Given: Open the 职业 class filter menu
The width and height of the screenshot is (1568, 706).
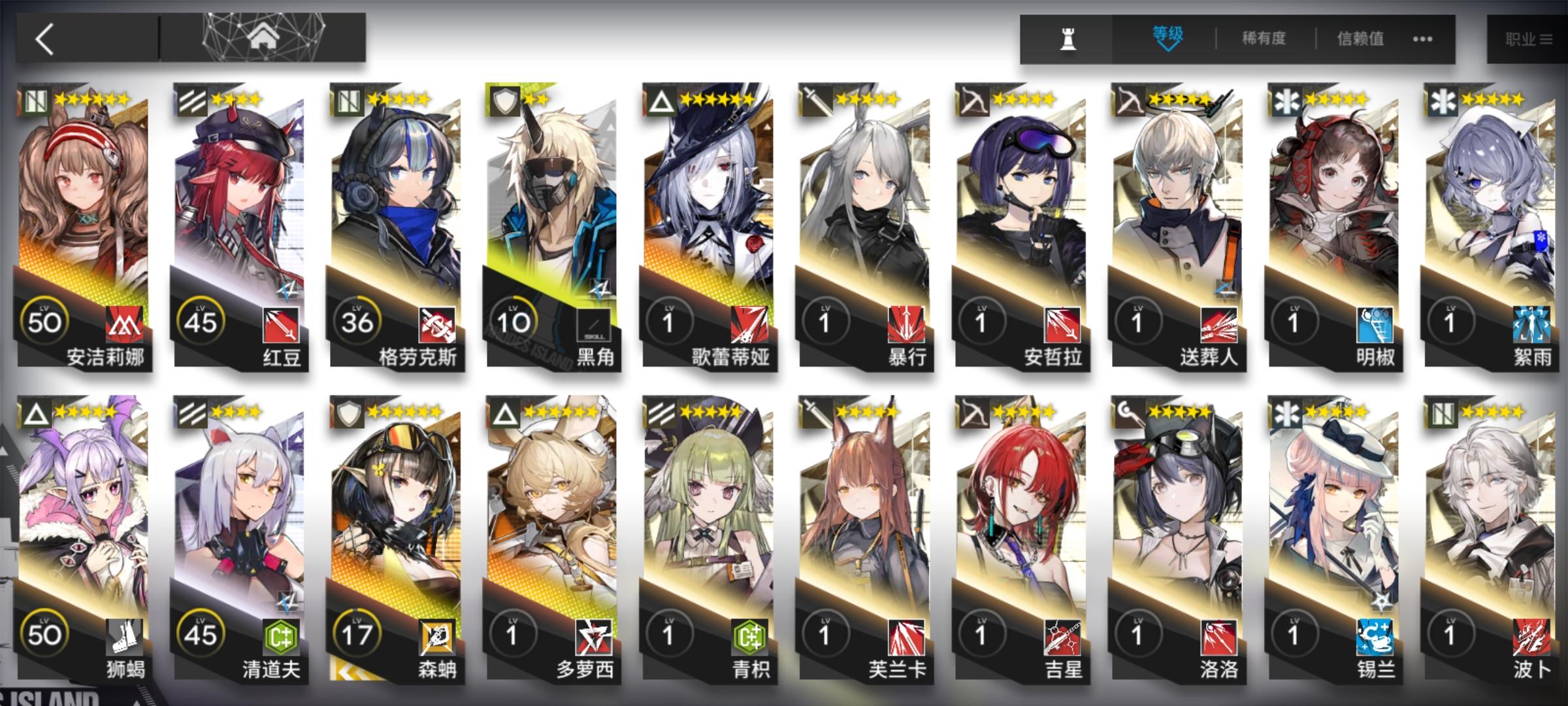Looking at the screenshot, I should pos(1527,37).
